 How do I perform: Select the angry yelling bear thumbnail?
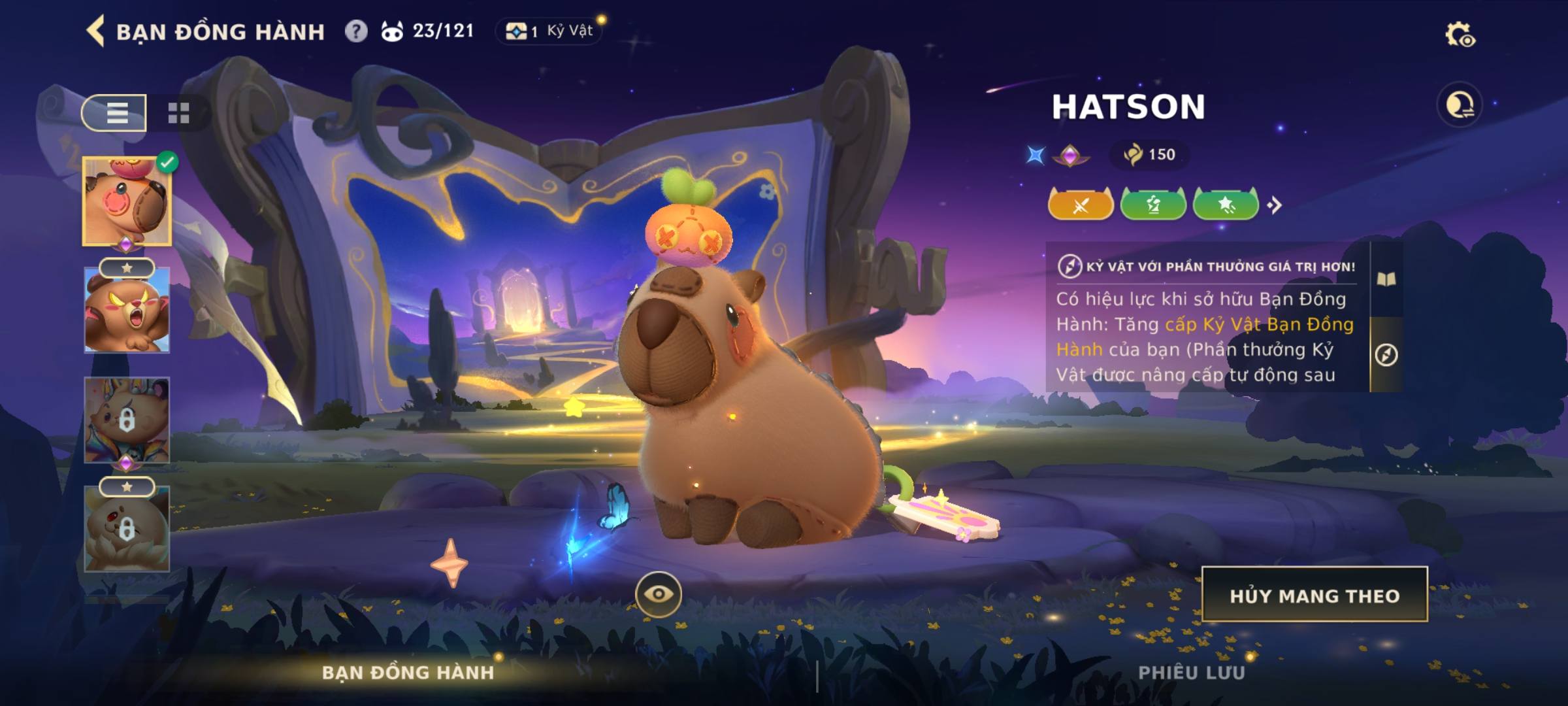(x=127, y=311)
